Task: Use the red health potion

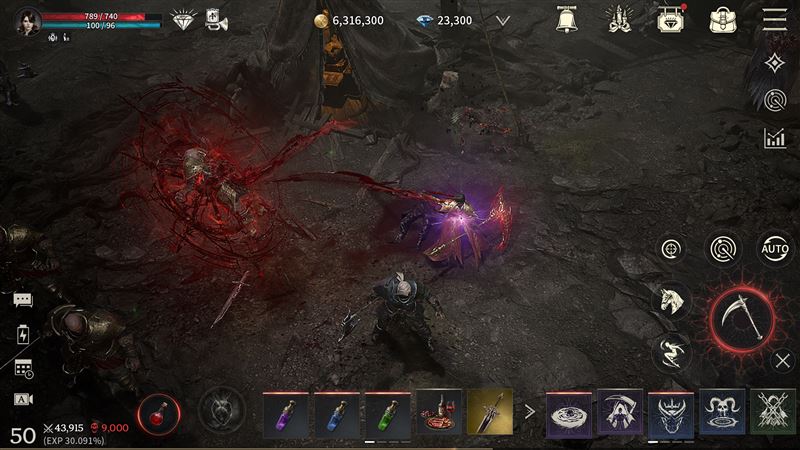Action: (158, 410)
